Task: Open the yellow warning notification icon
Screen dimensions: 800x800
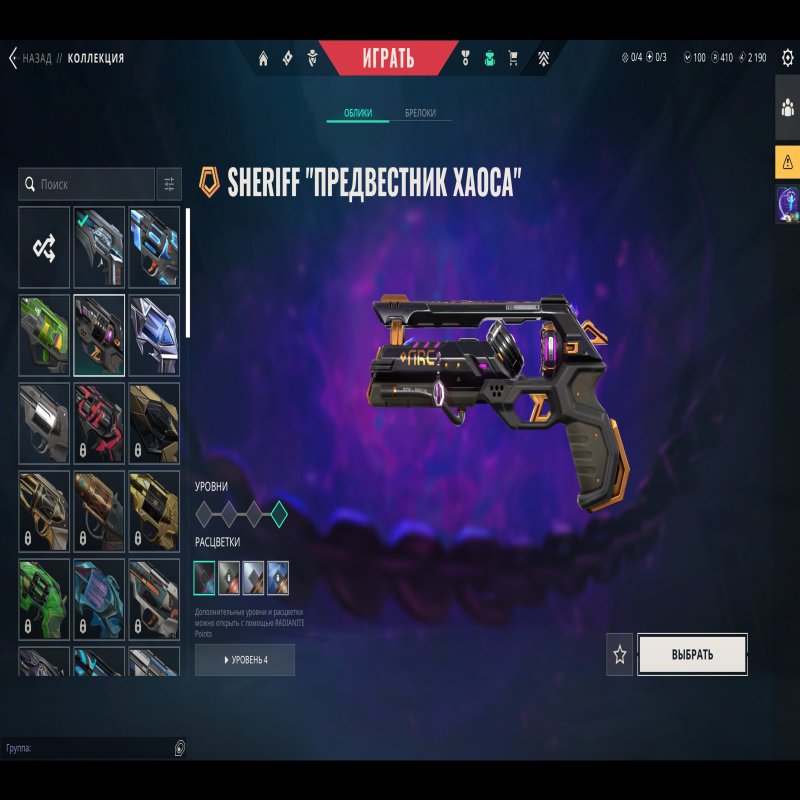Action: [x=787, y=161]
